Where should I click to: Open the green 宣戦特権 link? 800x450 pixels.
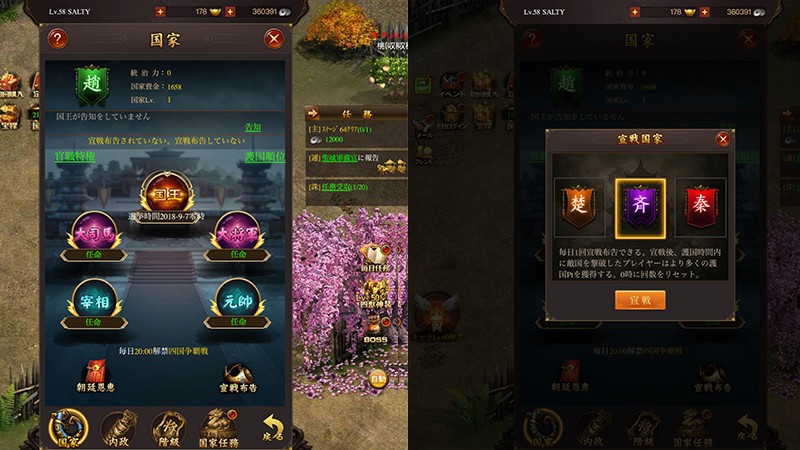(75, 157)
